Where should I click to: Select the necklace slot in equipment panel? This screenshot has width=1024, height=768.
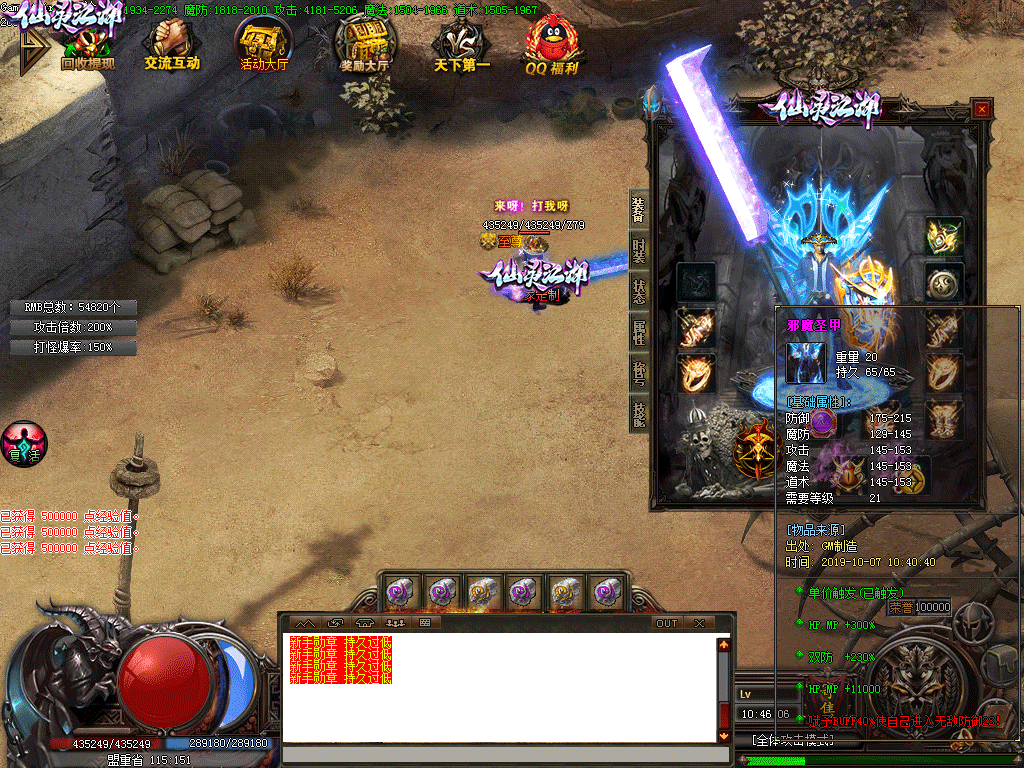pyautogui.click(x=944, y=237)
